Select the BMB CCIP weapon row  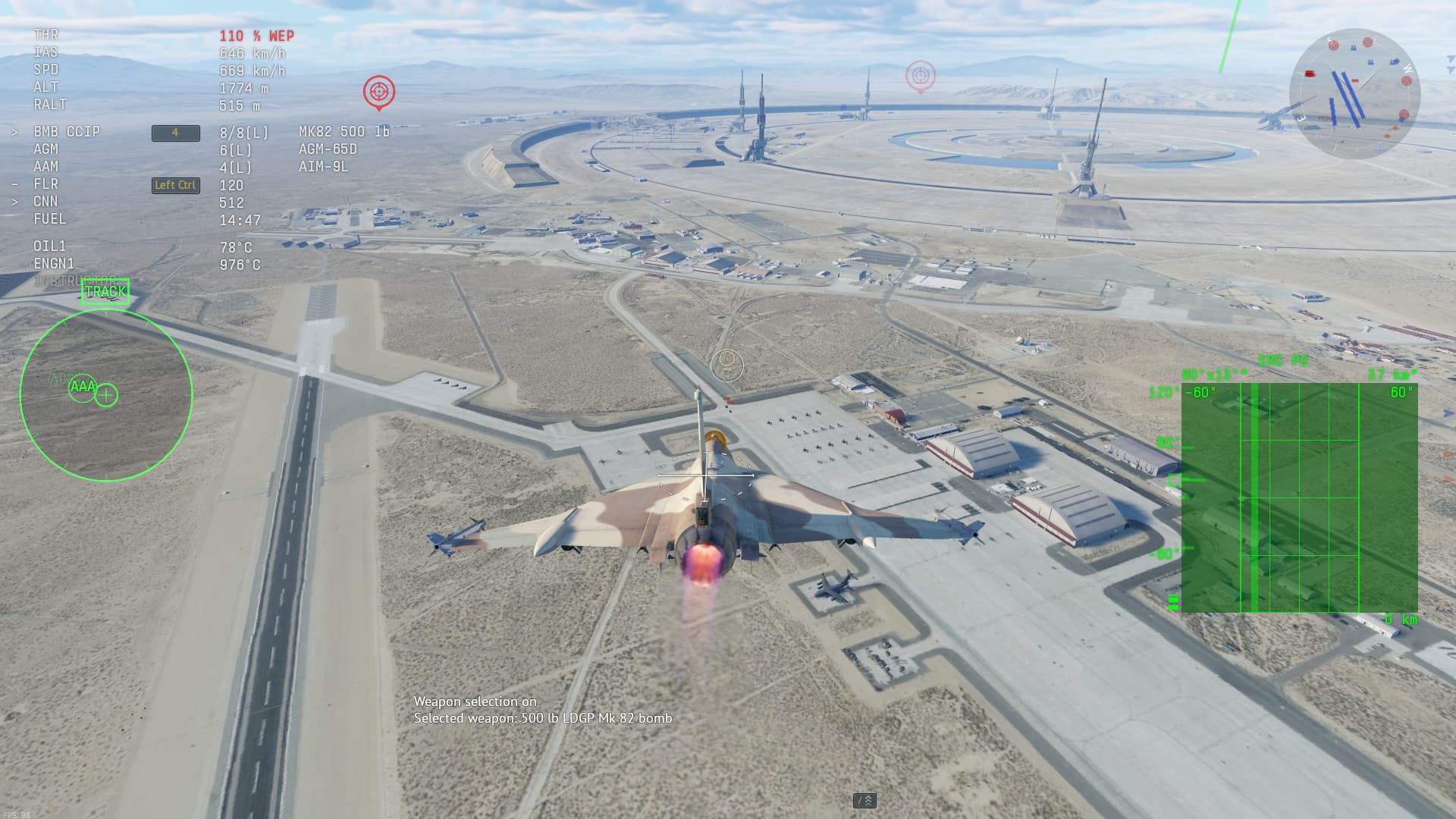click(67, 132)
